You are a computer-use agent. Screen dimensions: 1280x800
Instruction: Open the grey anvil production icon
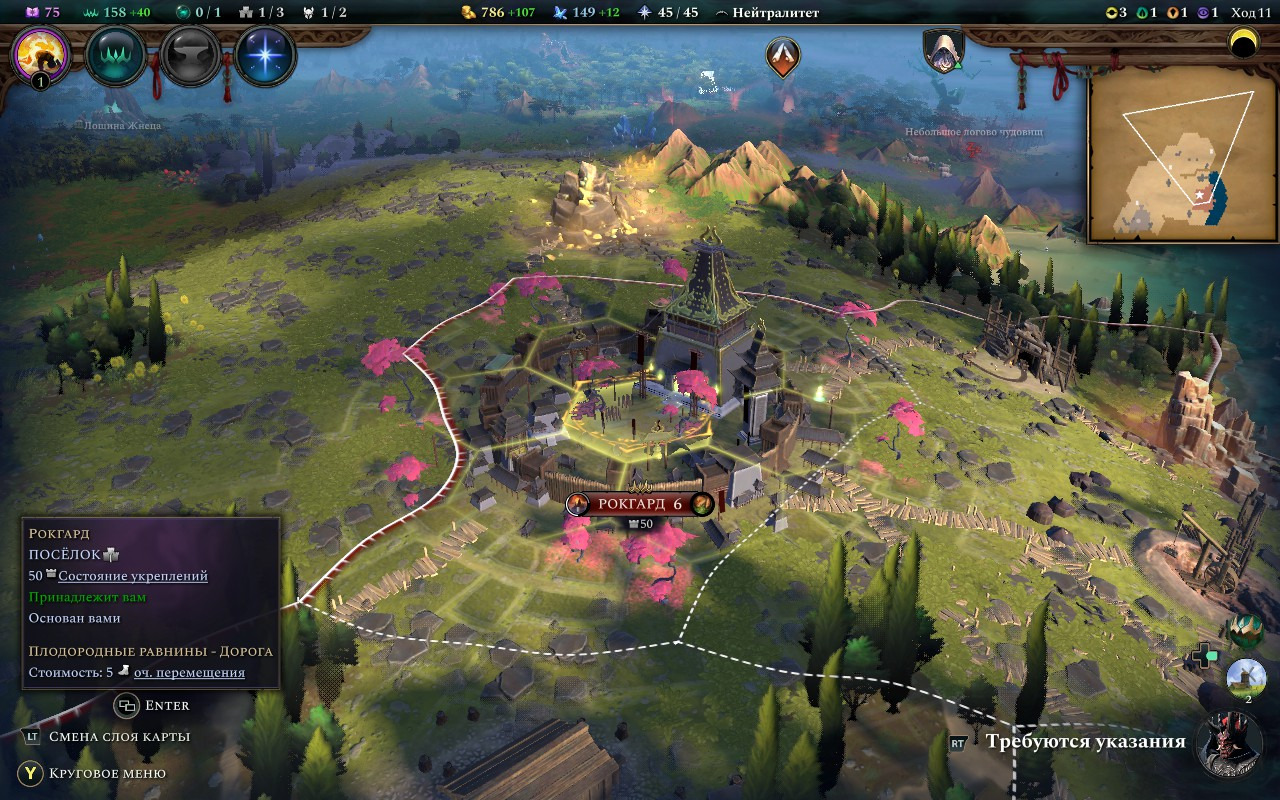pos(191,56)
